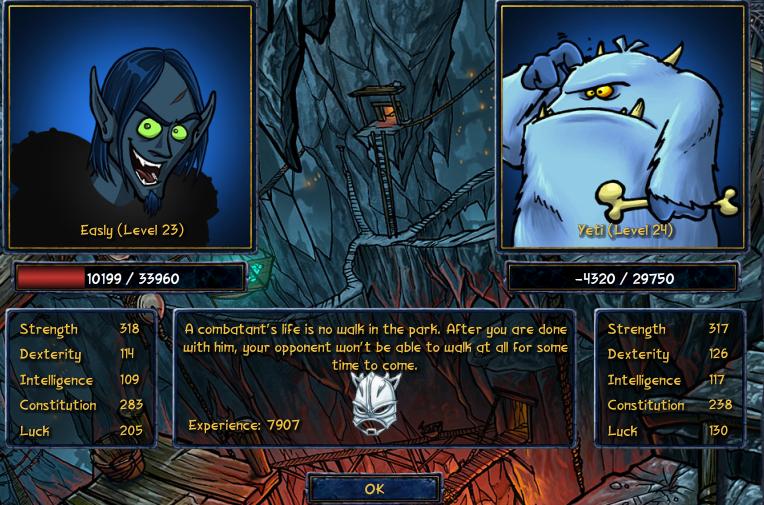The image size is (764, 505).
Task: Select the white horned mask reward
Action: click(x=376, y=404)
